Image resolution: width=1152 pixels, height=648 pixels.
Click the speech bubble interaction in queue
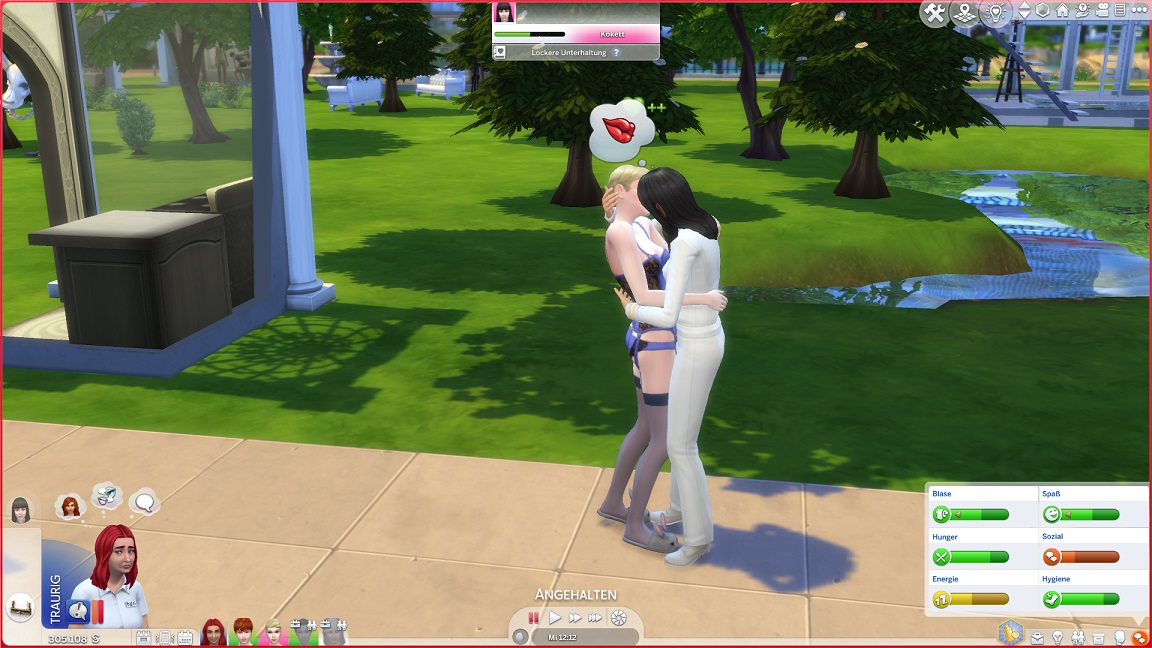[x=144, y=501]
